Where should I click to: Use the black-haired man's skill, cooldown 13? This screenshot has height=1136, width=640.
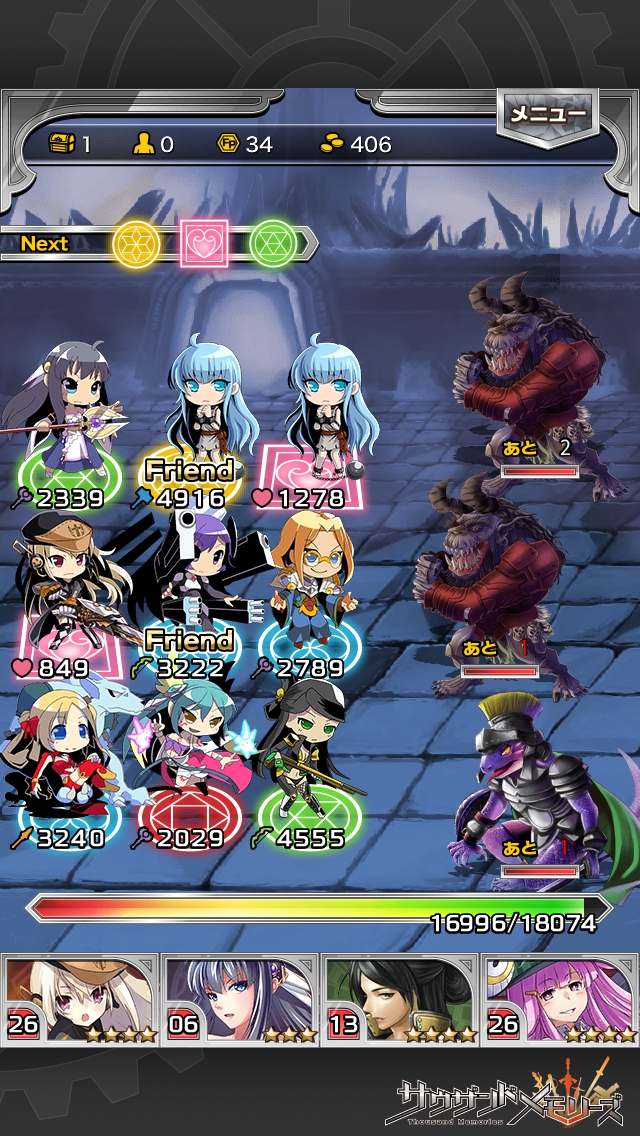[x=400, y=999]
